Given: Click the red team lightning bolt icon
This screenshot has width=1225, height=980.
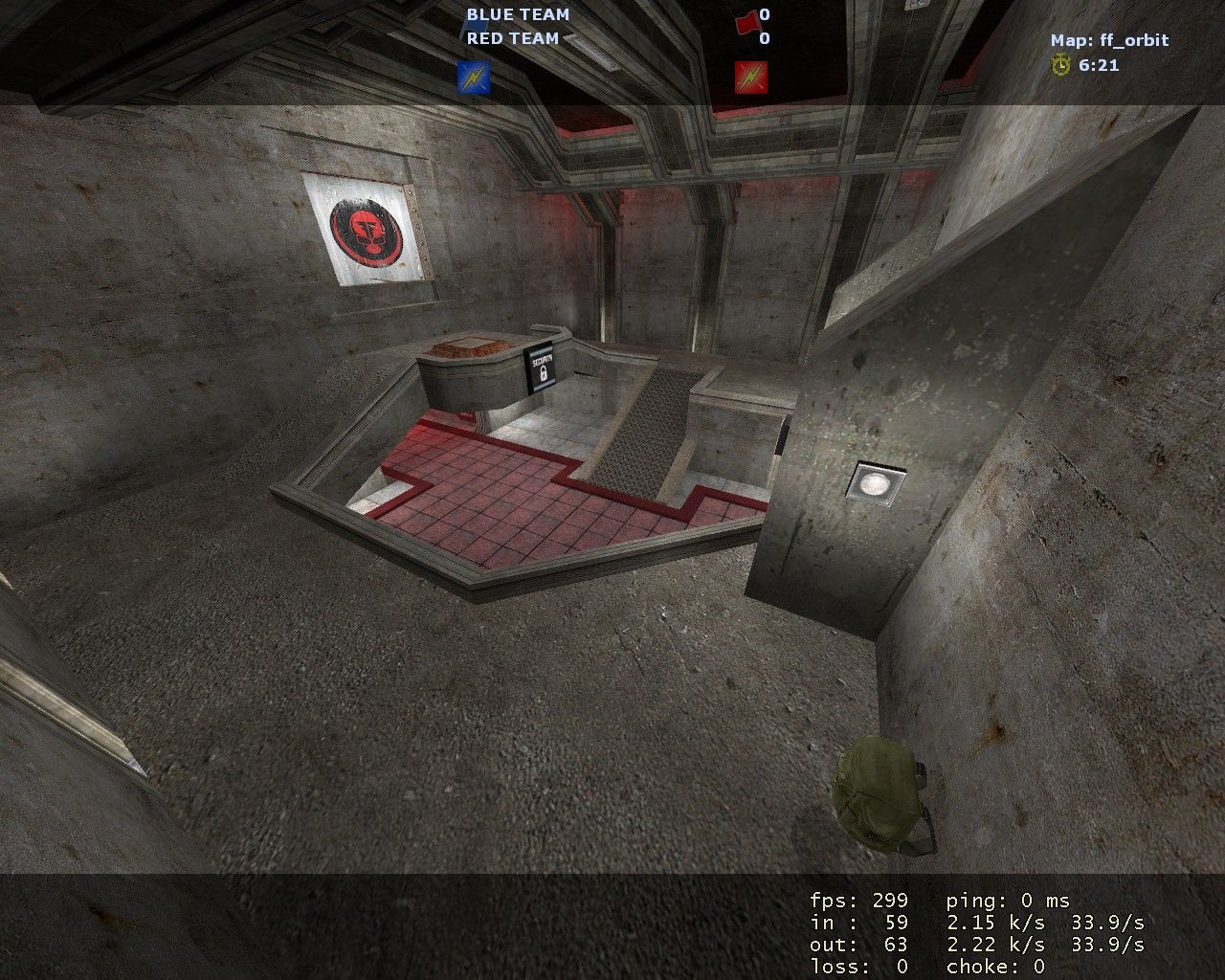Looking at the screenshot, I should pyautogui.click(x=751, y=78).
